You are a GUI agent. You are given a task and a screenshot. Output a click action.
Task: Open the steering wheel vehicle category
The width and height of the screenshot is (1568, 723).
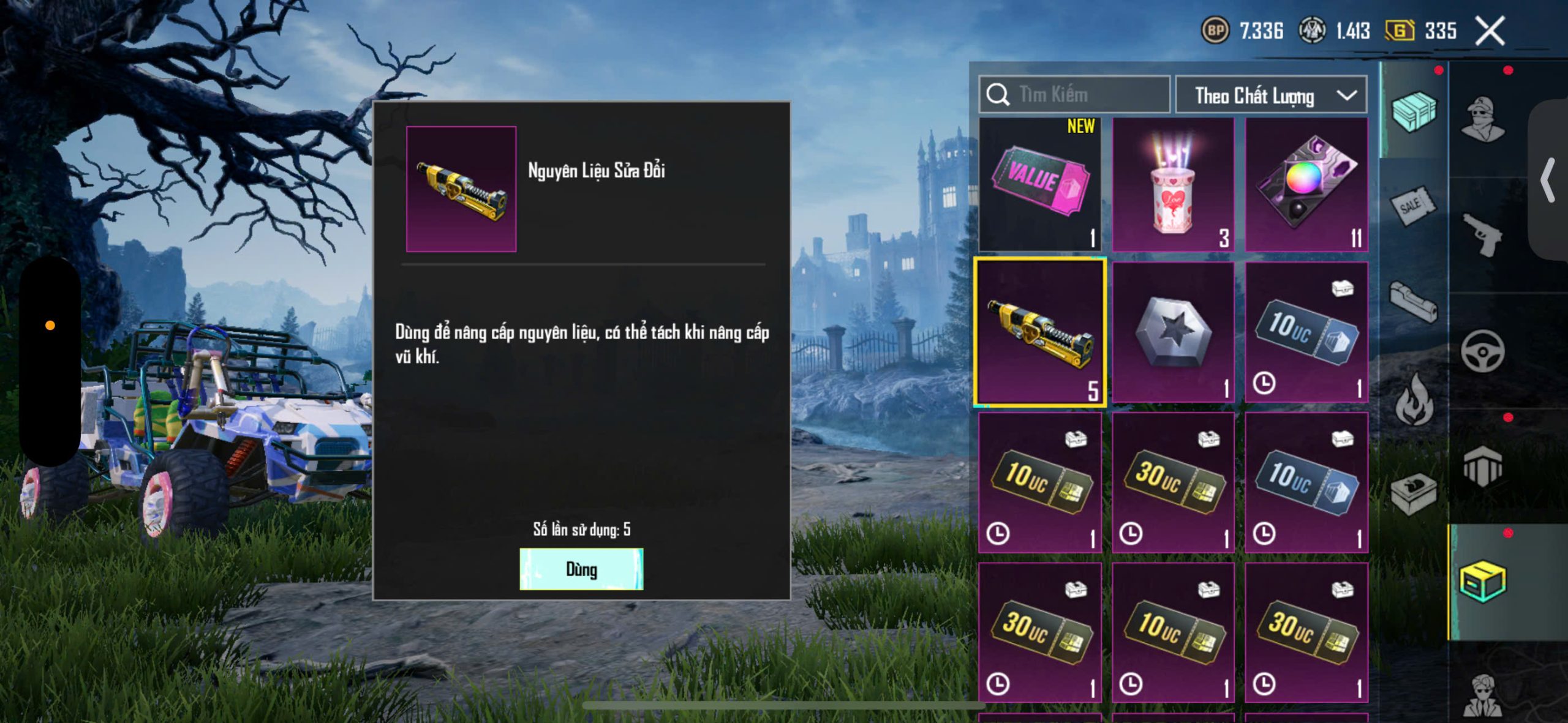pos(1482,351)
